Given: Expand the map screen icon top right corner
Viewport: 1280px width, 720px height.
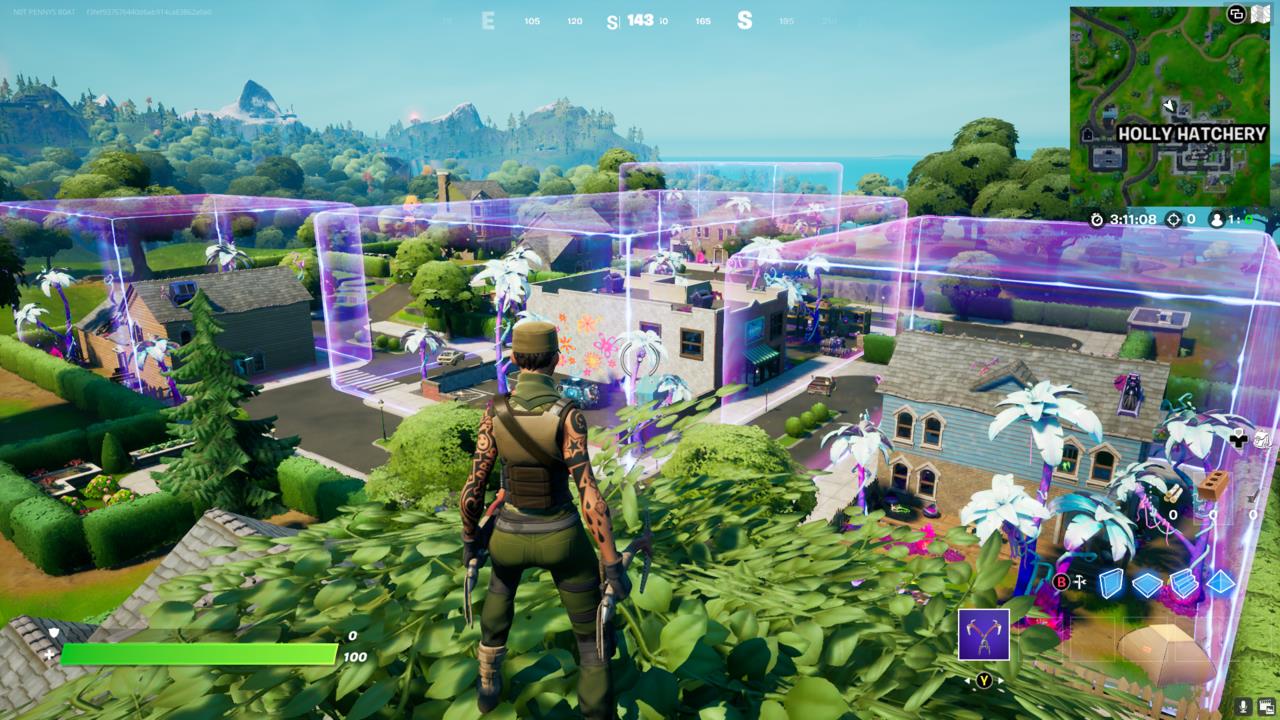Looking at the screenshot, I should (x=1262, y=13).
